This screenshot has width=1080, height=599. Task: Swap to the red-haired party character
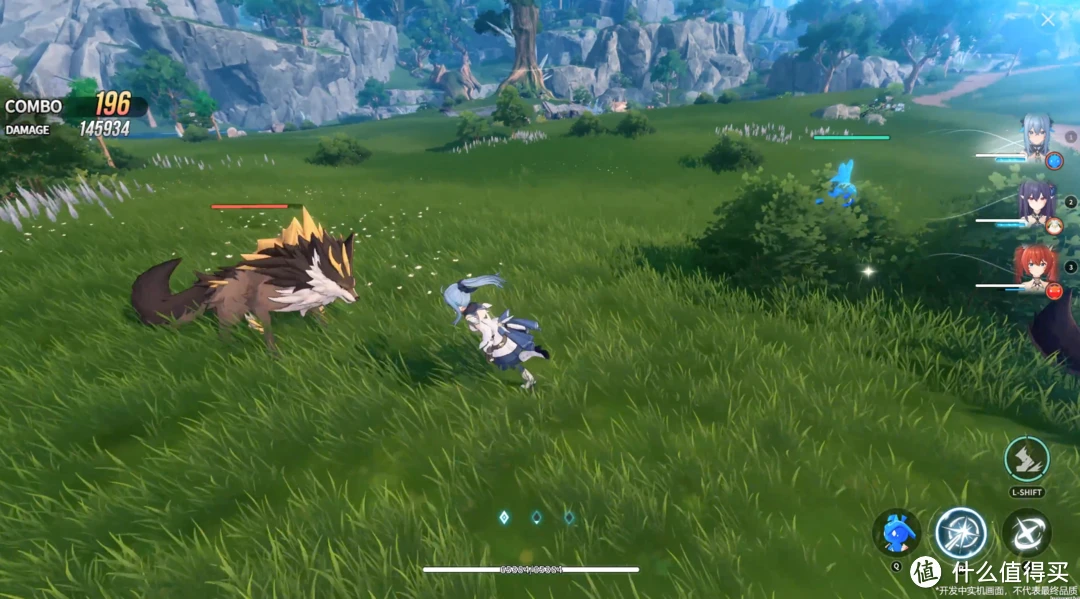point(1035,266)
